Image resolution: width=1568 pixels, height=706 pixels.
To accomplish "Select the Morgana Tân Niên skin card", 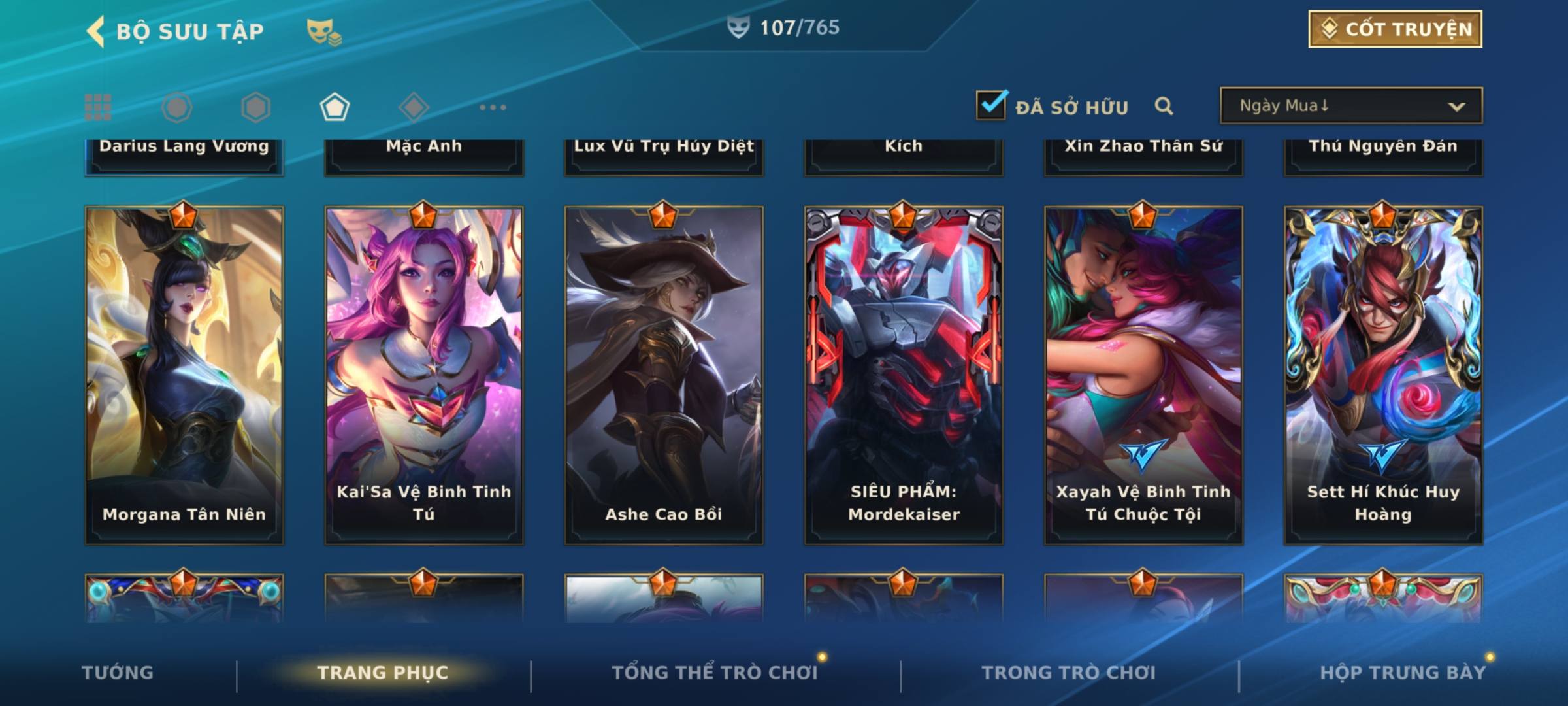I will click(x=184, y=376).
